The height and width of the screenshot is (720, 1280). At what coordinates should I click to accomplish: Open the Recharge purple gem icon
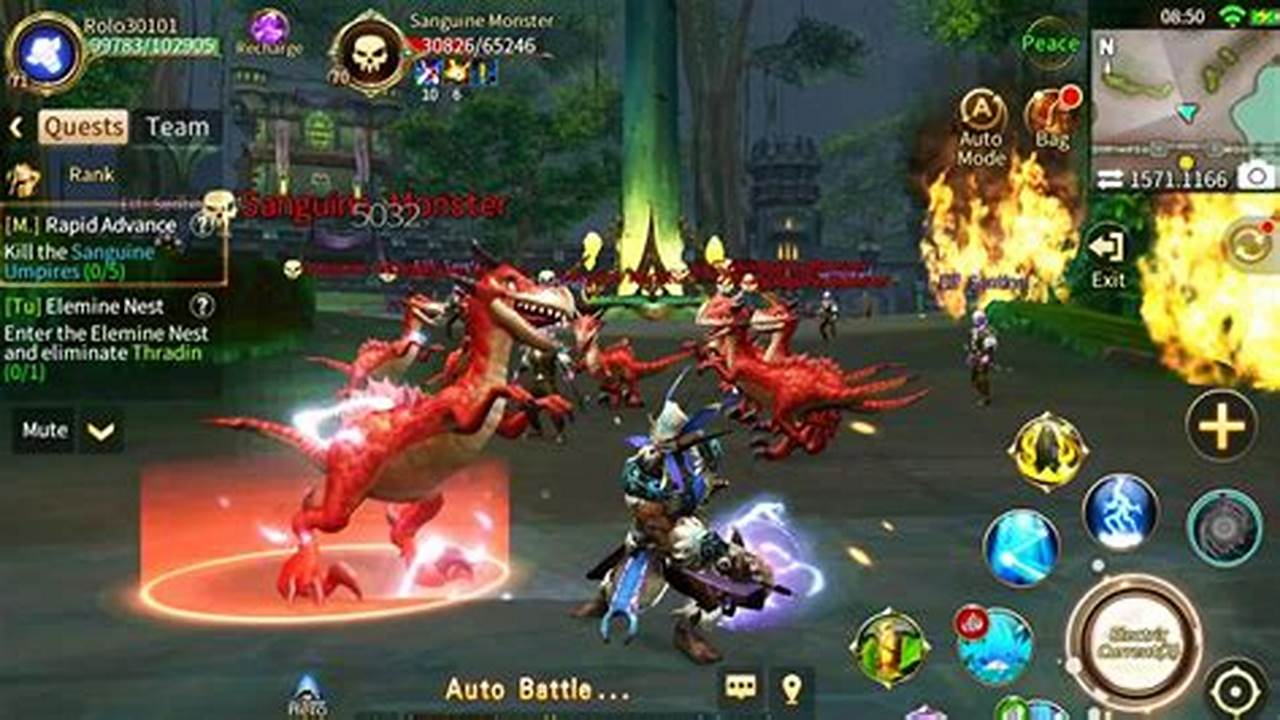click(267, 28)
